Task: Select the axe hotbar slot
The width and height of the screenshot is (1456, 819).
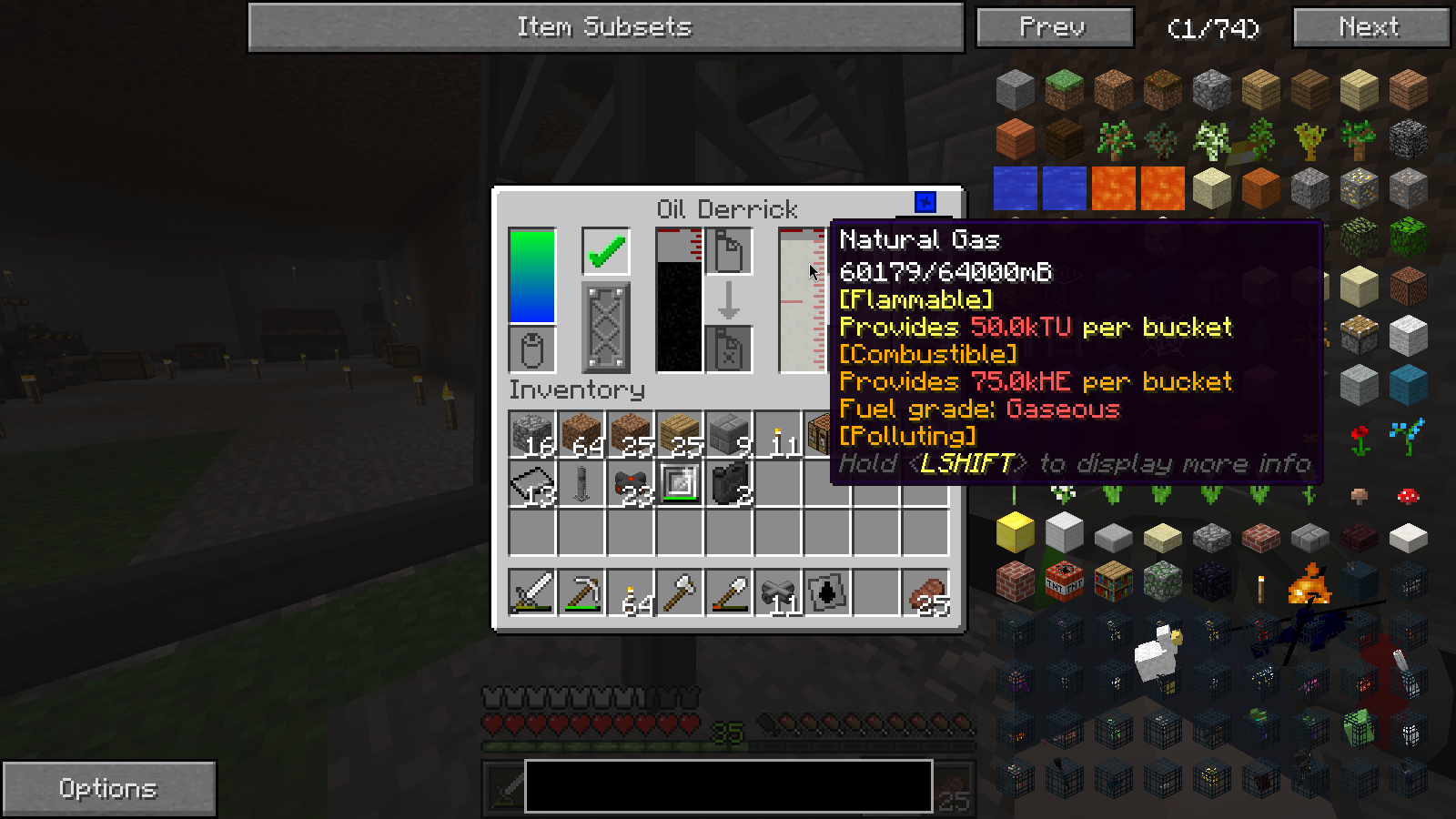Action: pyautogui.click(x=680, y=593)
